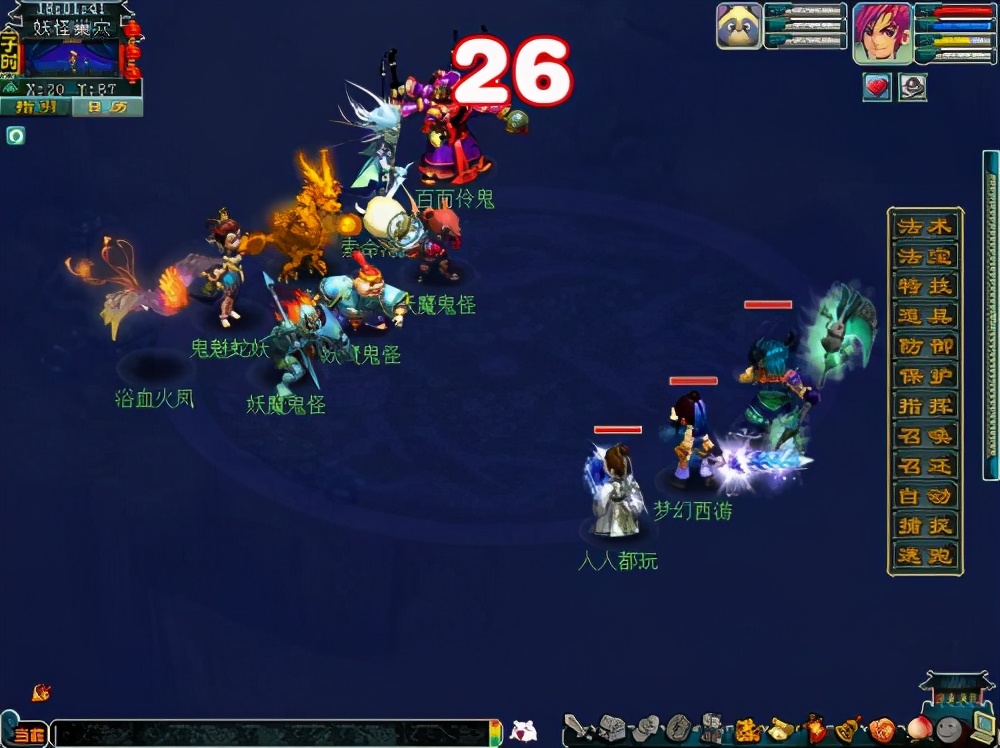Viewport: 1000px width, 748px height.
Task: Open the 日历 calendar button
Action: click(106, 107)
